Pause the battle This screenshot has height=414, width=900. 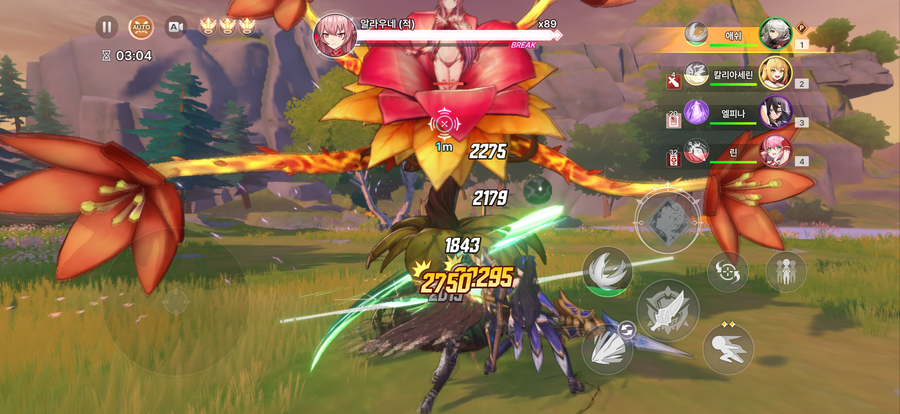tap(106, 27)
